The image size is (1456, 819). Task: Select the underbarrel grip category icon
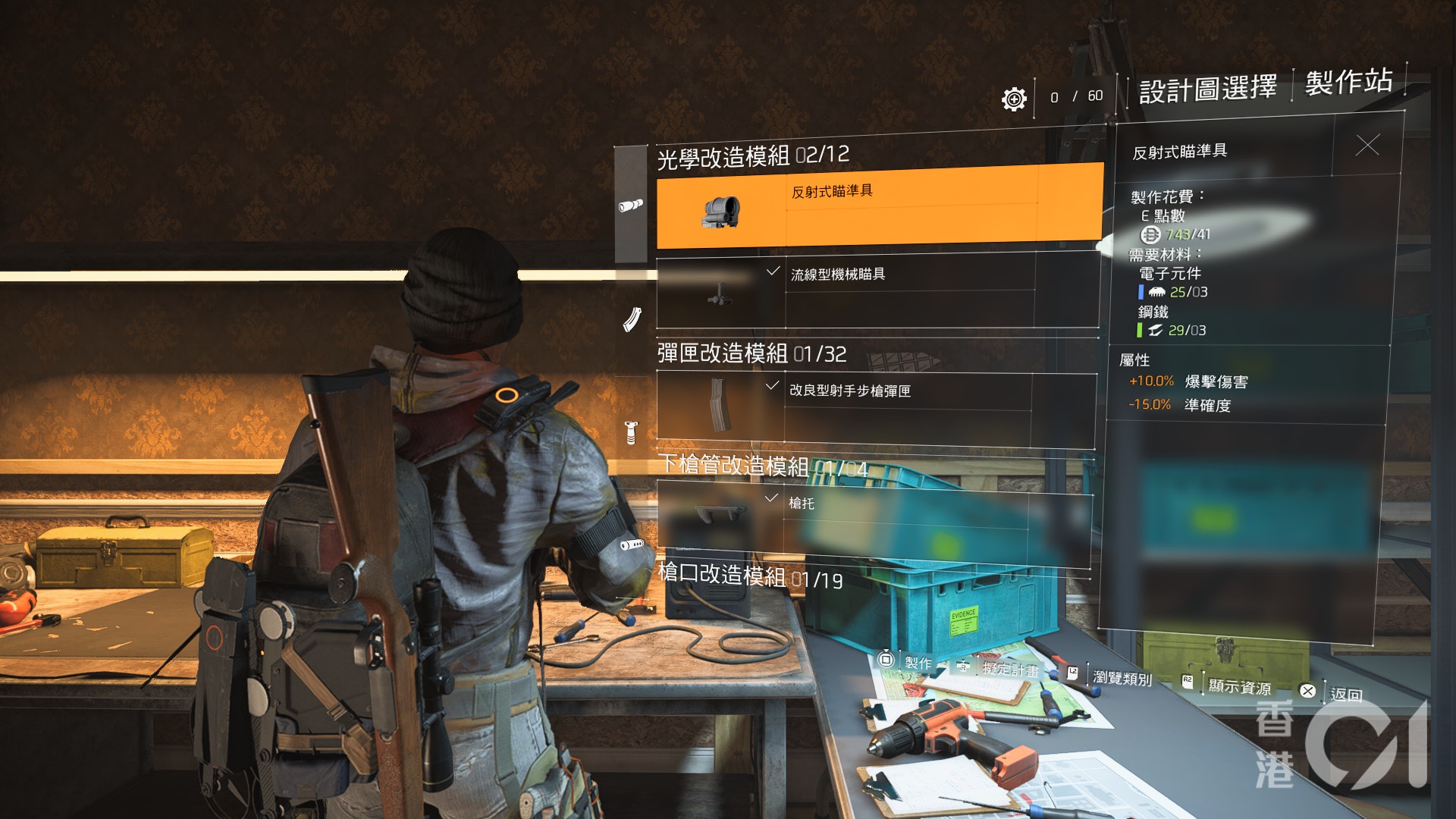tap(630, 432)
